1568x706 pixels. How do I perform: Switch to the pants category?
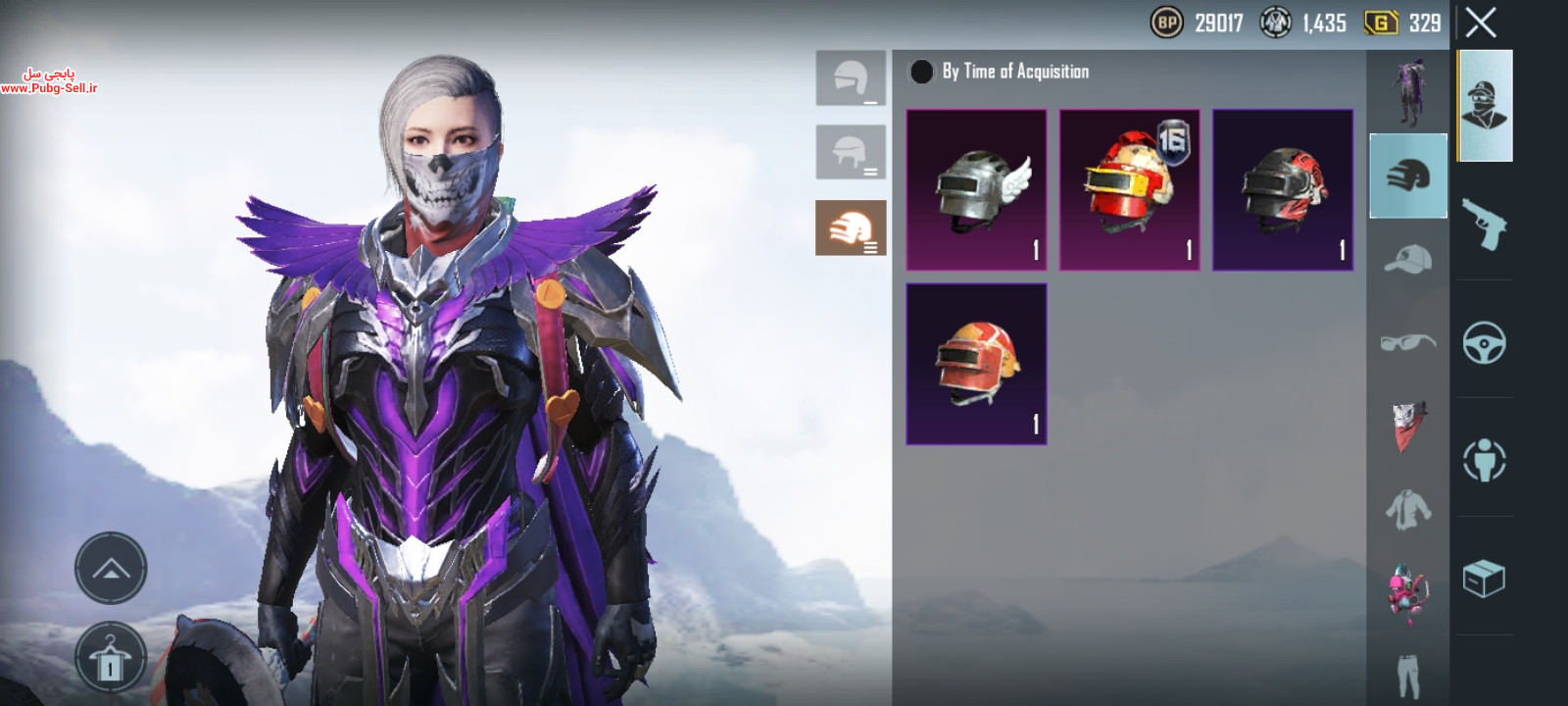(1408, 675)
